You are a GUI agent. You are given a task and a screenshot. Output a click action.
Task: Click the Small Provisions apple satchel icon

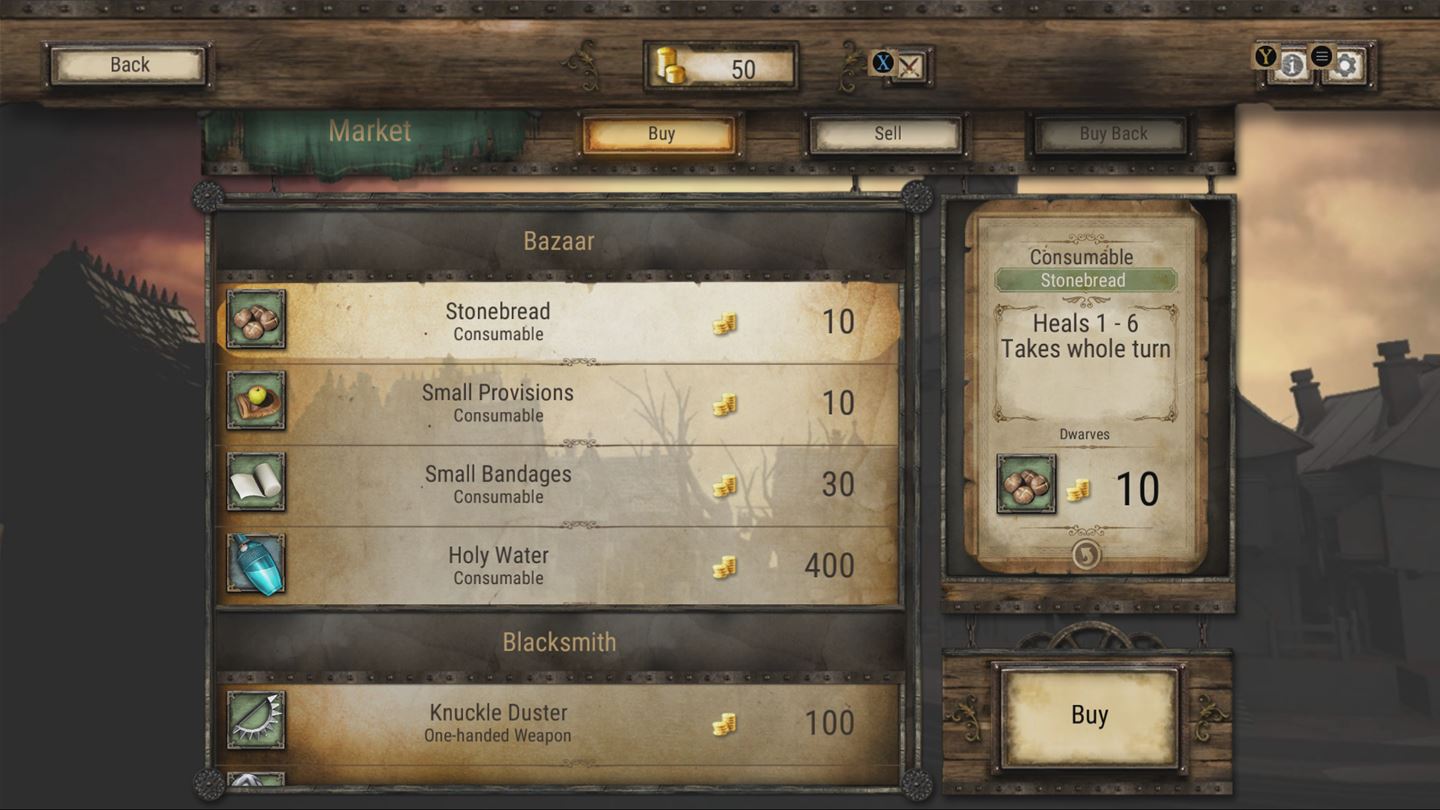[x=255, y=403]
